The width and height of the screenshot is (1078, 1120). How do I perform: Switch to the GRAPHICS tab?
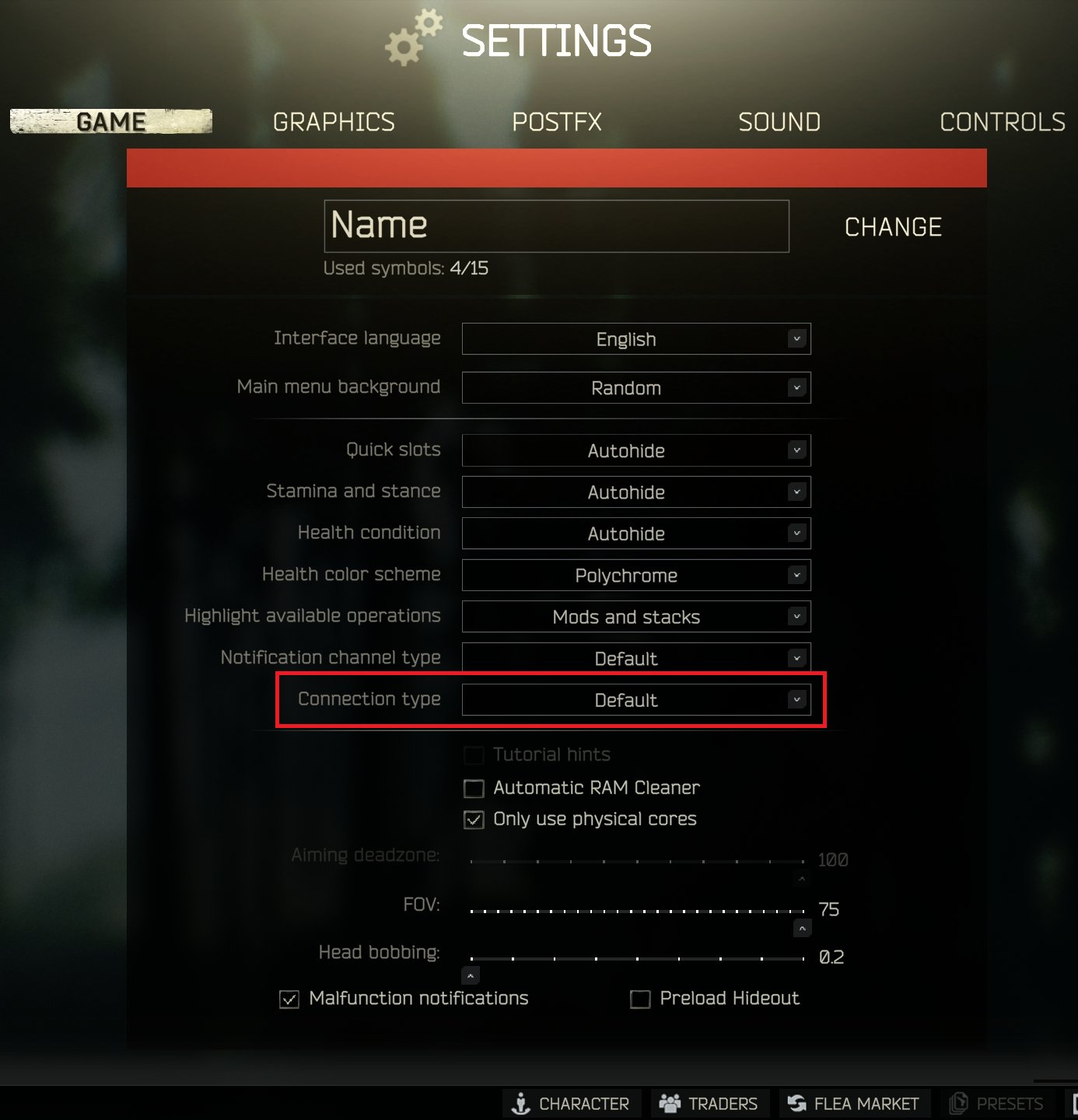point(334,121)
